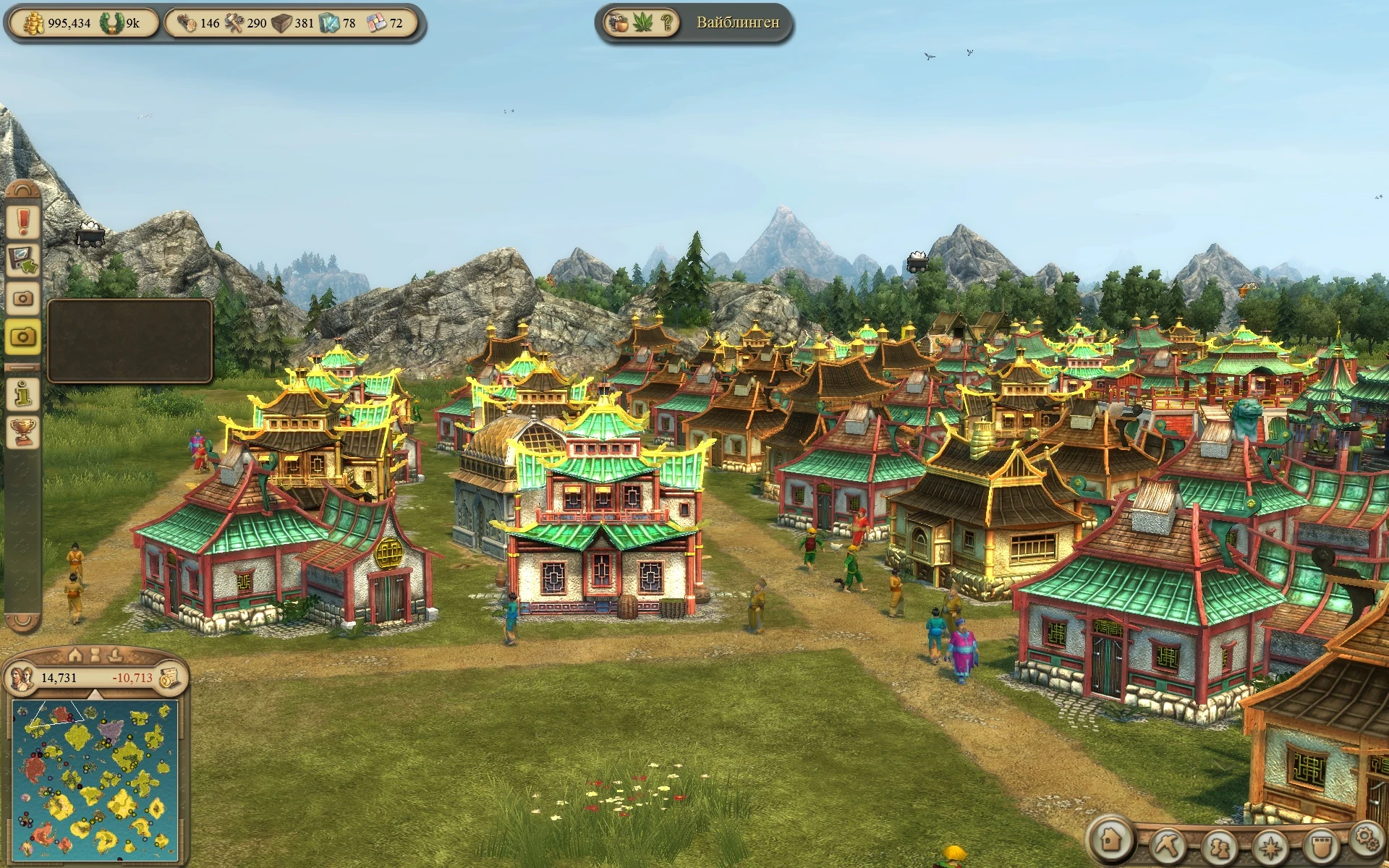The image size is (1389, 868).
Task: Switch to the ship tab above the minimap
Action: point(115,655)
